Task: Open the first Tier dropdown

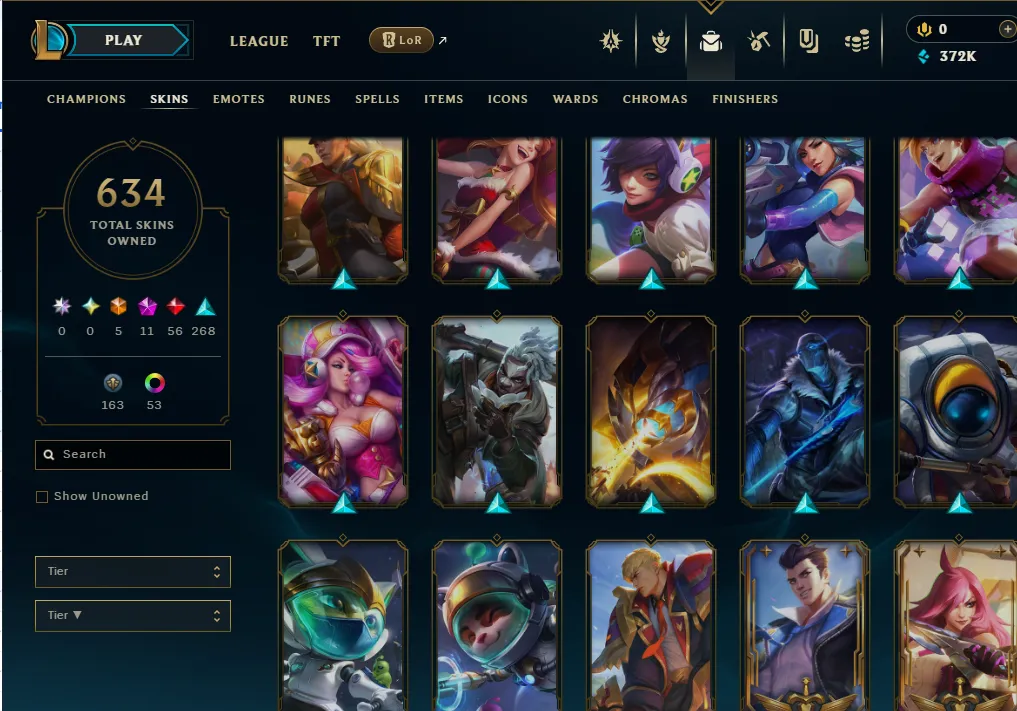Action: 132,572
